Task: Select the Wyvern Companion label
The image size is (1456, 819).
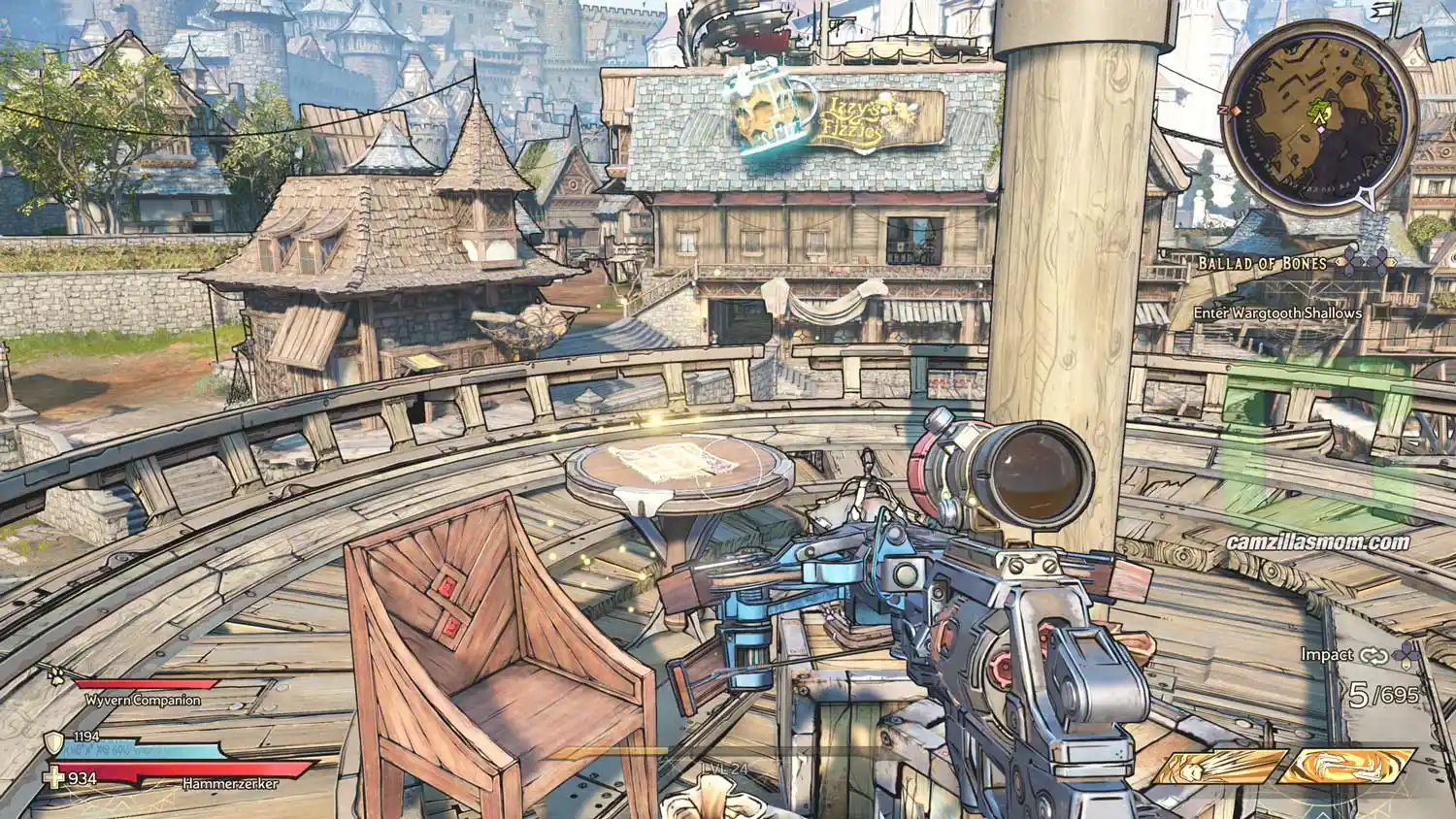Action: pyautogui.click(x=143, y=700)
